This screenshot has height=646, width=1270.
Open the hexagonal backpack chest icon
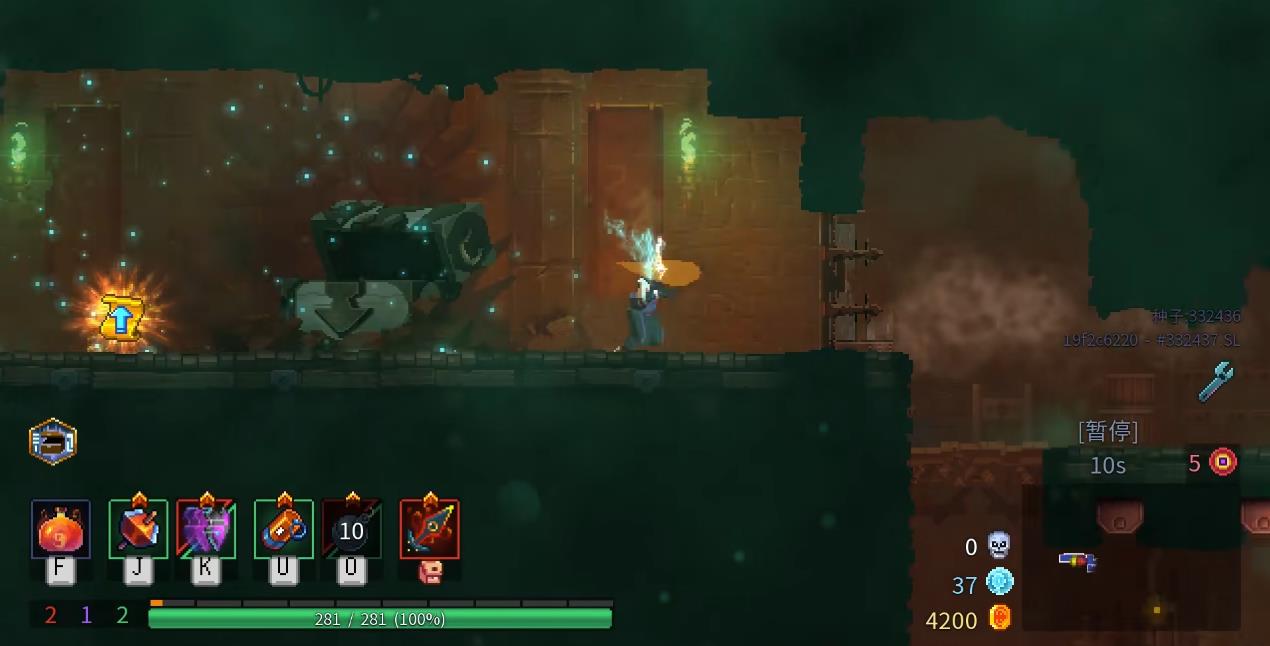pos(53,441)
